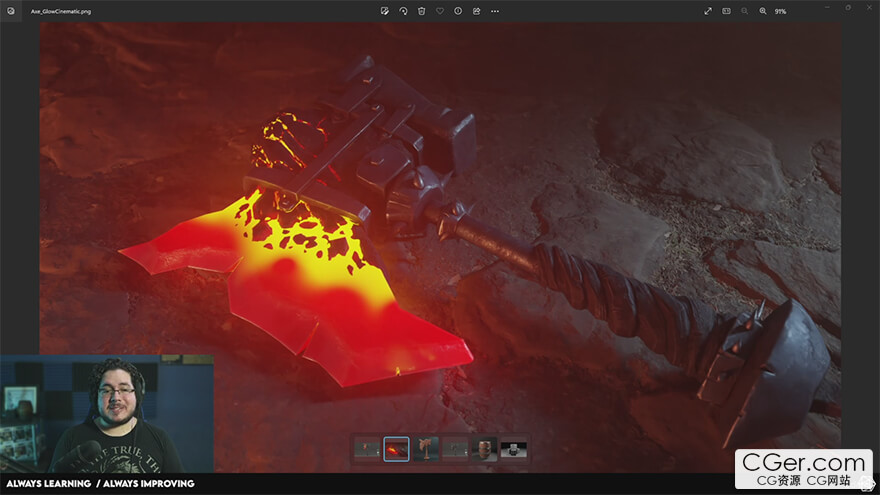Choose the wooden barrel thumbnail
The width and height of the screenshot is (880, 495).
pos(484,449)
